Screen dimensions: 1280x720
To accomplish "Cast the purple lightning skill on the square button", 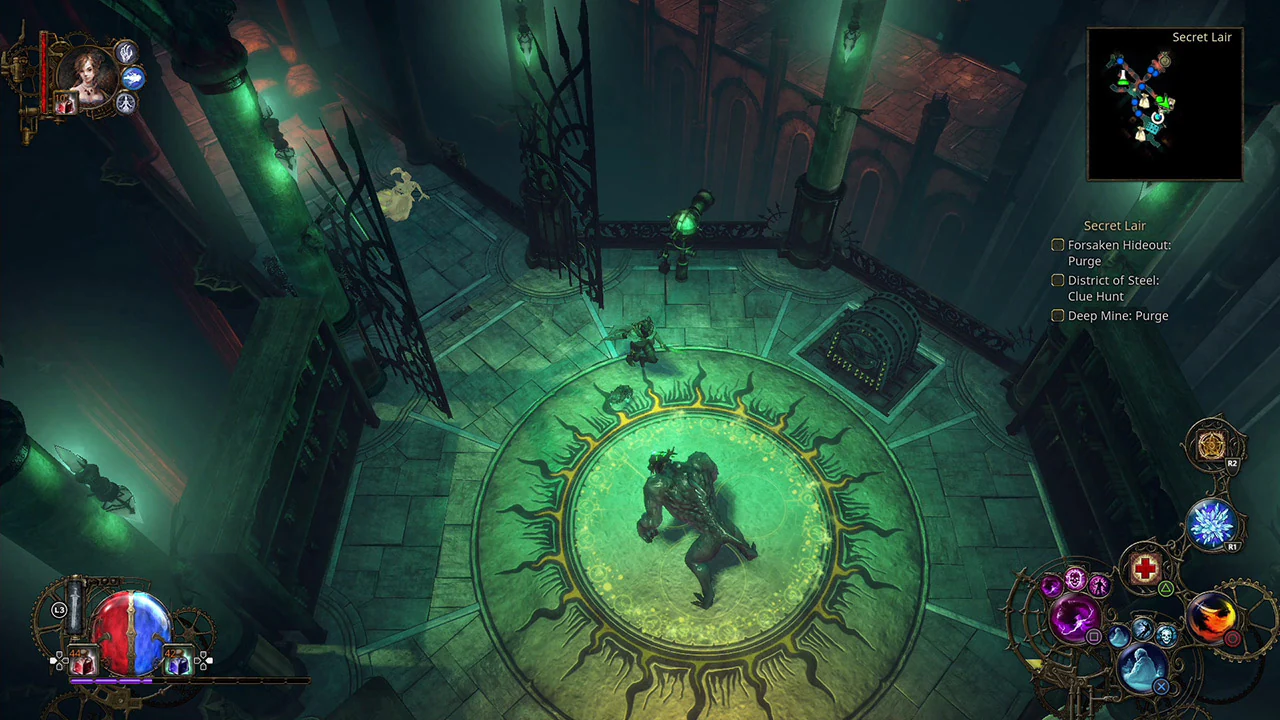I will point(1072,616).
